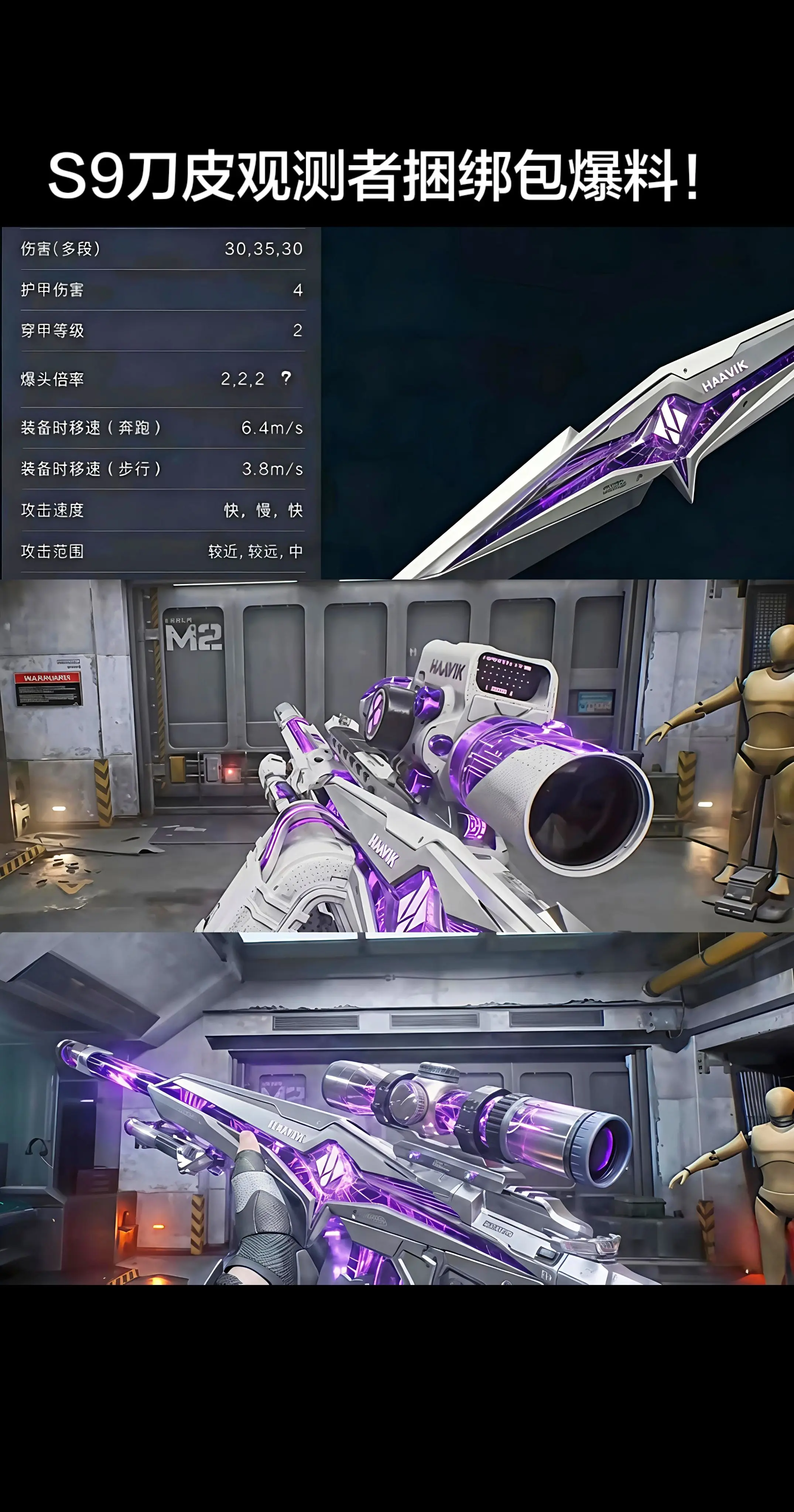Expand the 伤害(多段) damage details row
This screenshot has width=794, height=1512.
click(158, 250)
